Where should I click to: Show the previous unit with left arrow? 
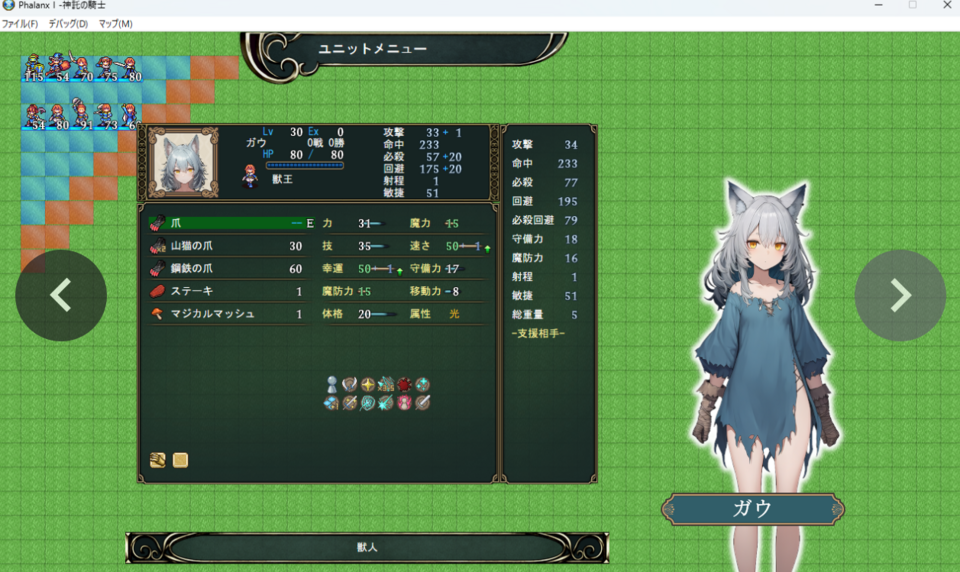[x=61, y=295]
